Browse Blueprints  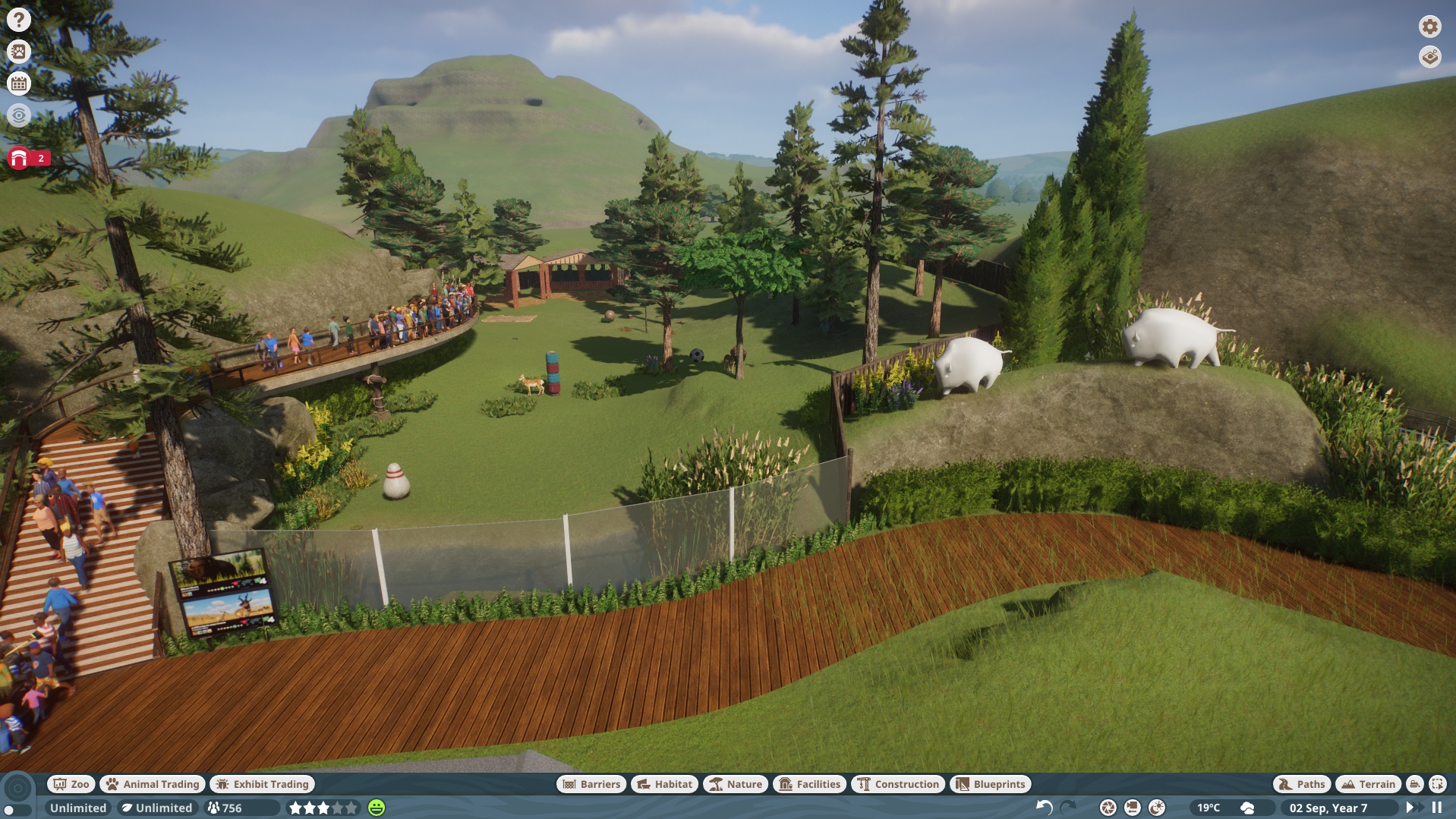point(990,784)
